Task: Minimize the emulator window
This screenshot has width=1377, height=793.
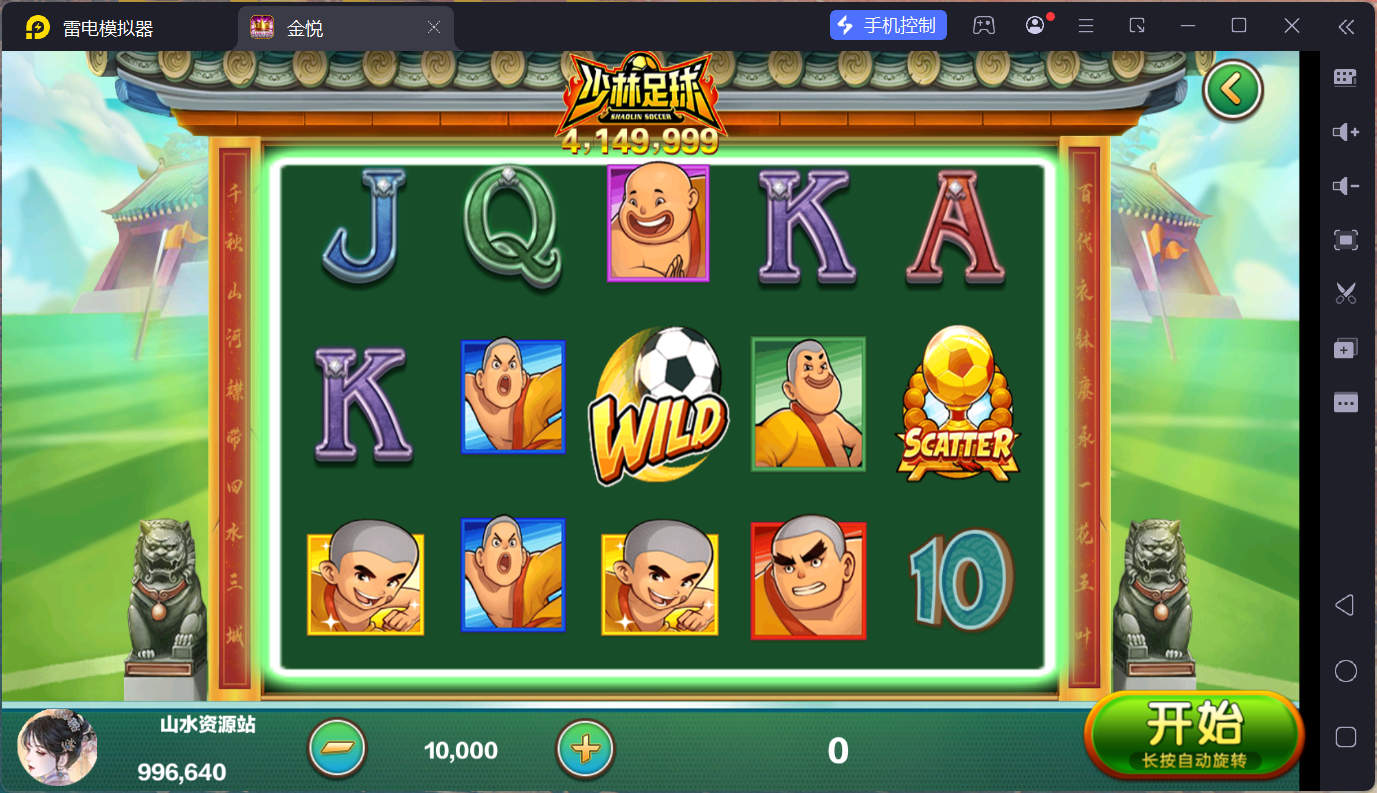Action: tap(1187, 26)
